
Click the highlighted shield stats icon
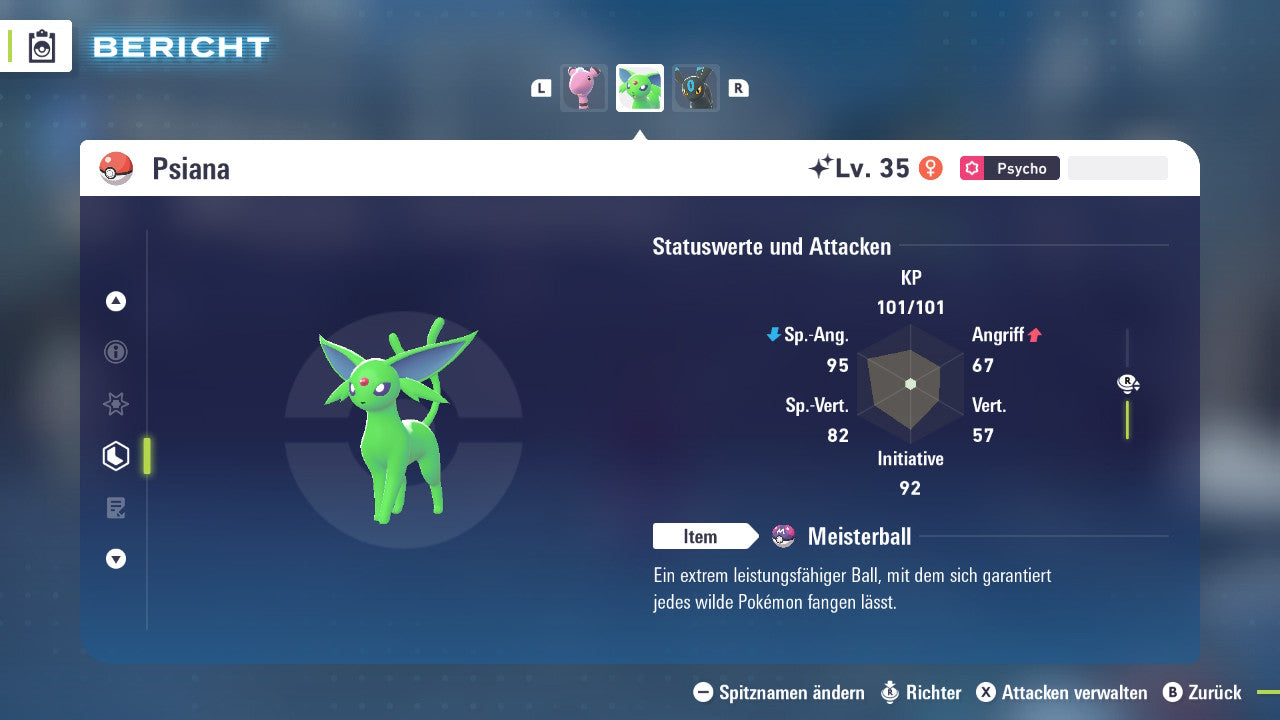point(115,455)
